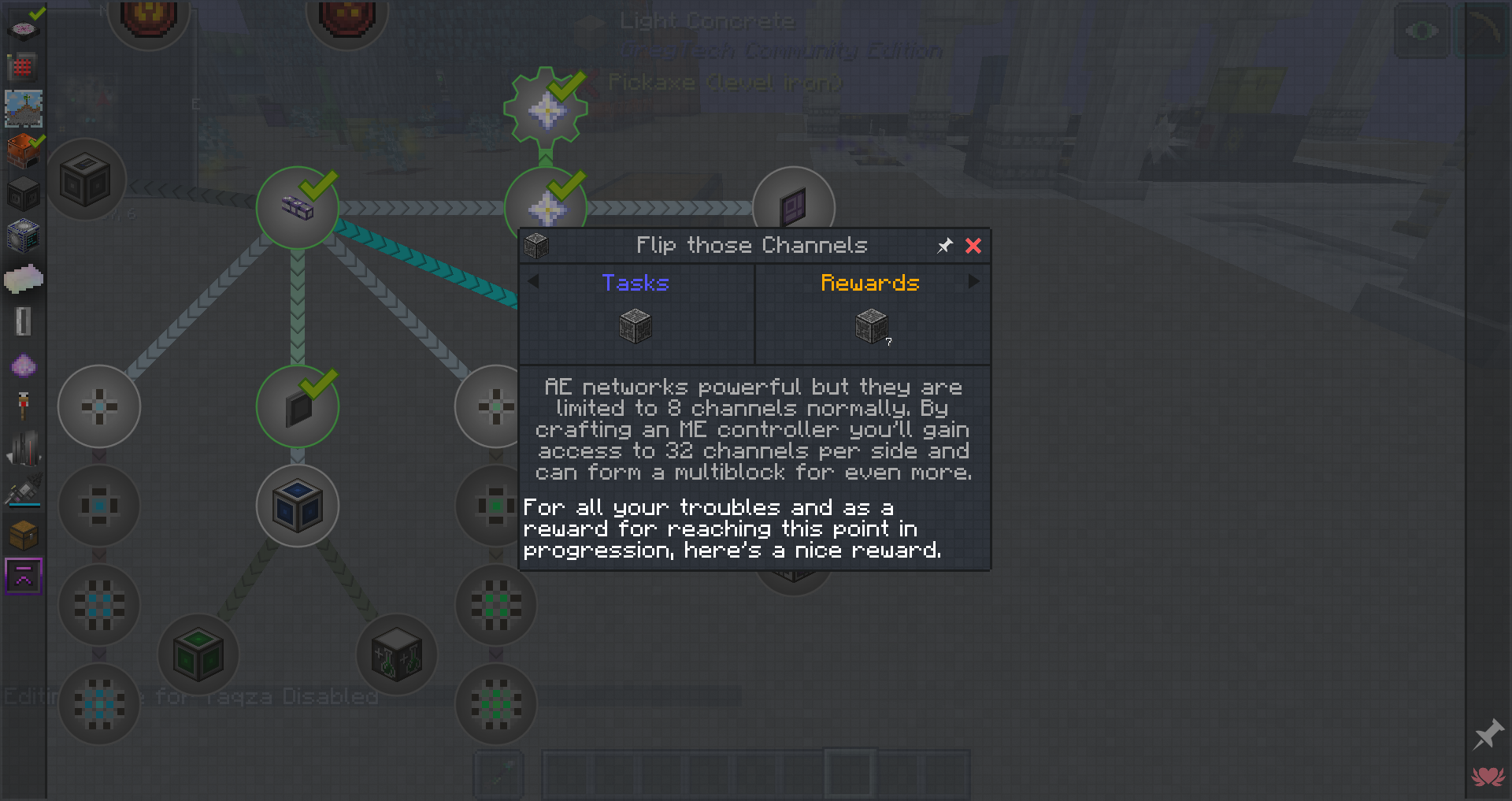Pin the Flip those Channels quest window
Image resolution: width=1512 pixels, height=801 pixels.
tap(944, 246)
